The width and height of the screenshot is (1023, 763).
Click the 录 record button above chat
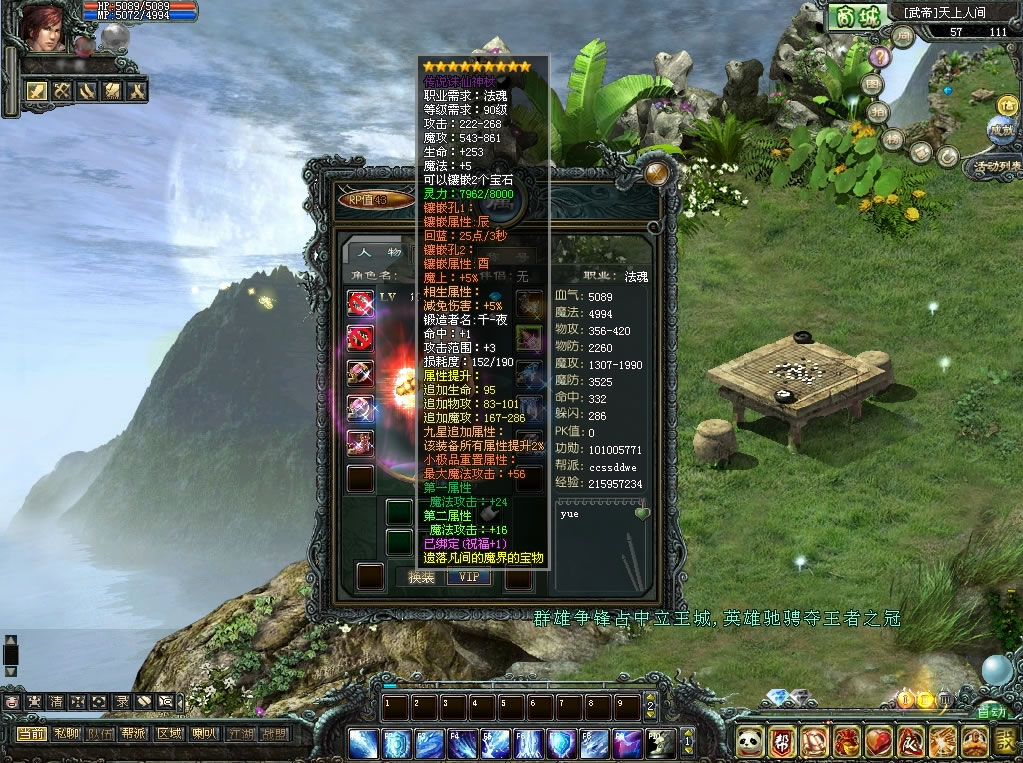pyautogui.click(x=121, y=702)
